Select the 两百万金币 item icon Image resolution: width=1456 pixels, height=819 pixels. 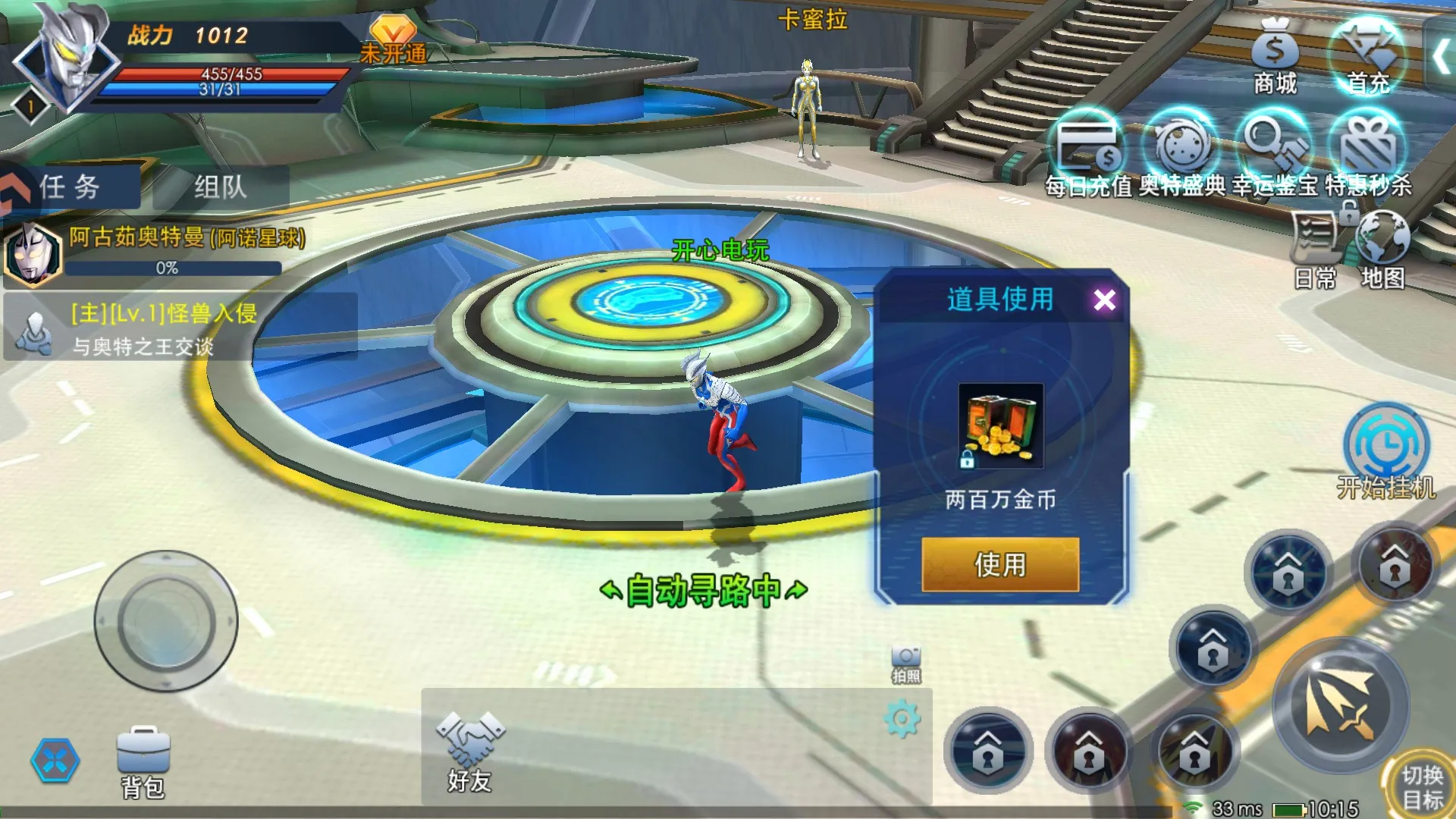pos(1000,425)
